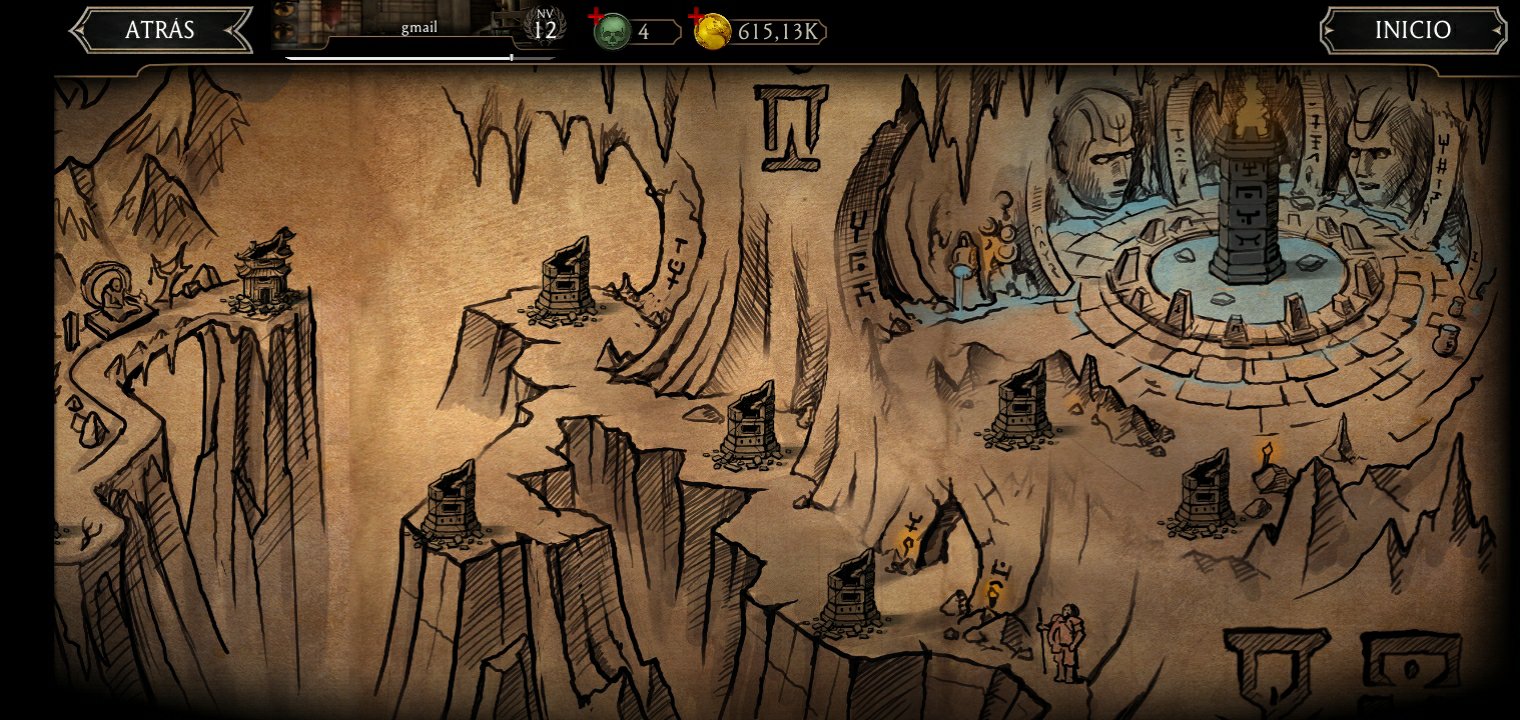Select the pagoda shrine battle node

tap(262, 270)
